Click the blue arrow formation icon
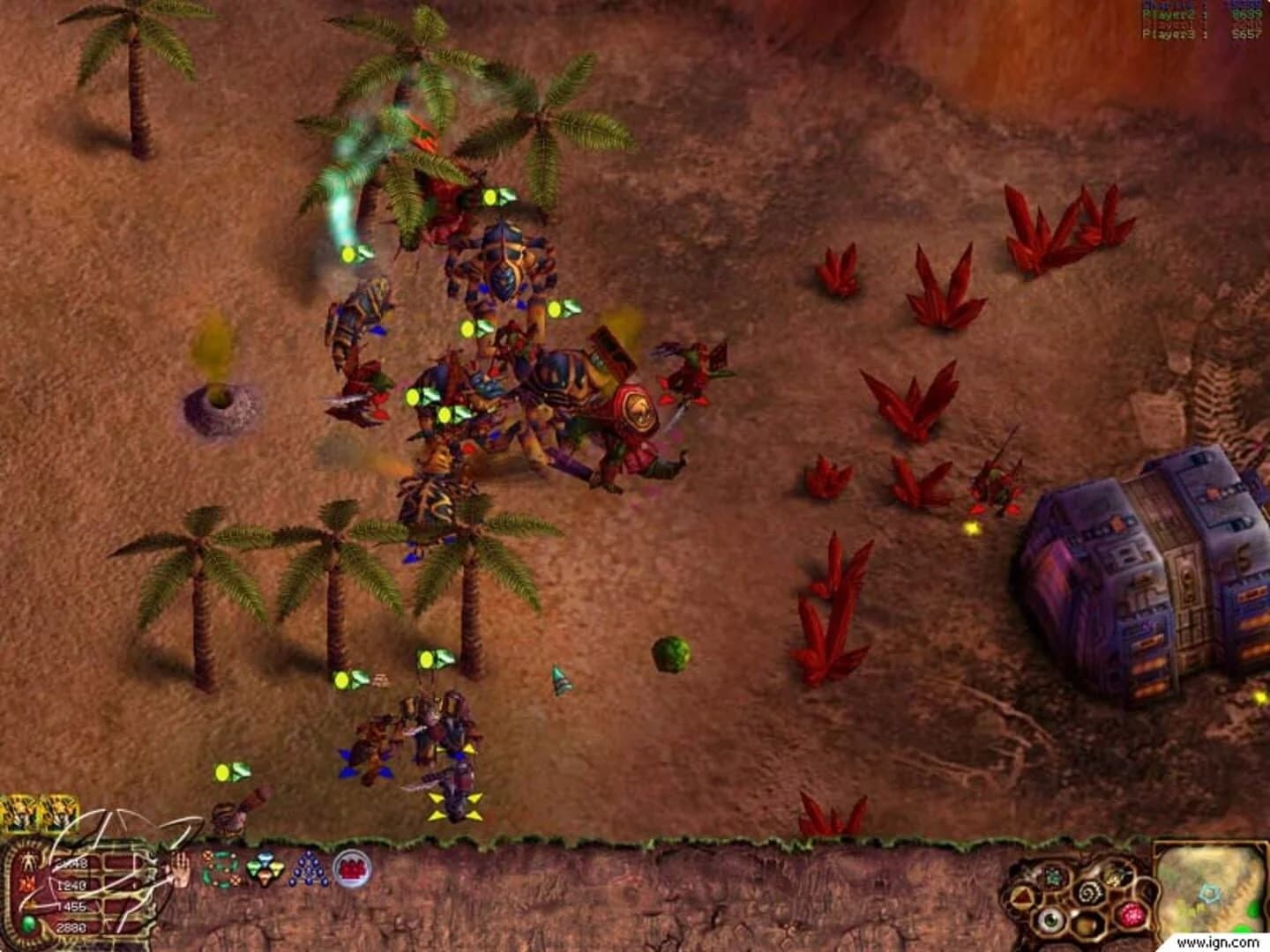The height and width of the screenshot is (952, 1270). coord(310,869)
